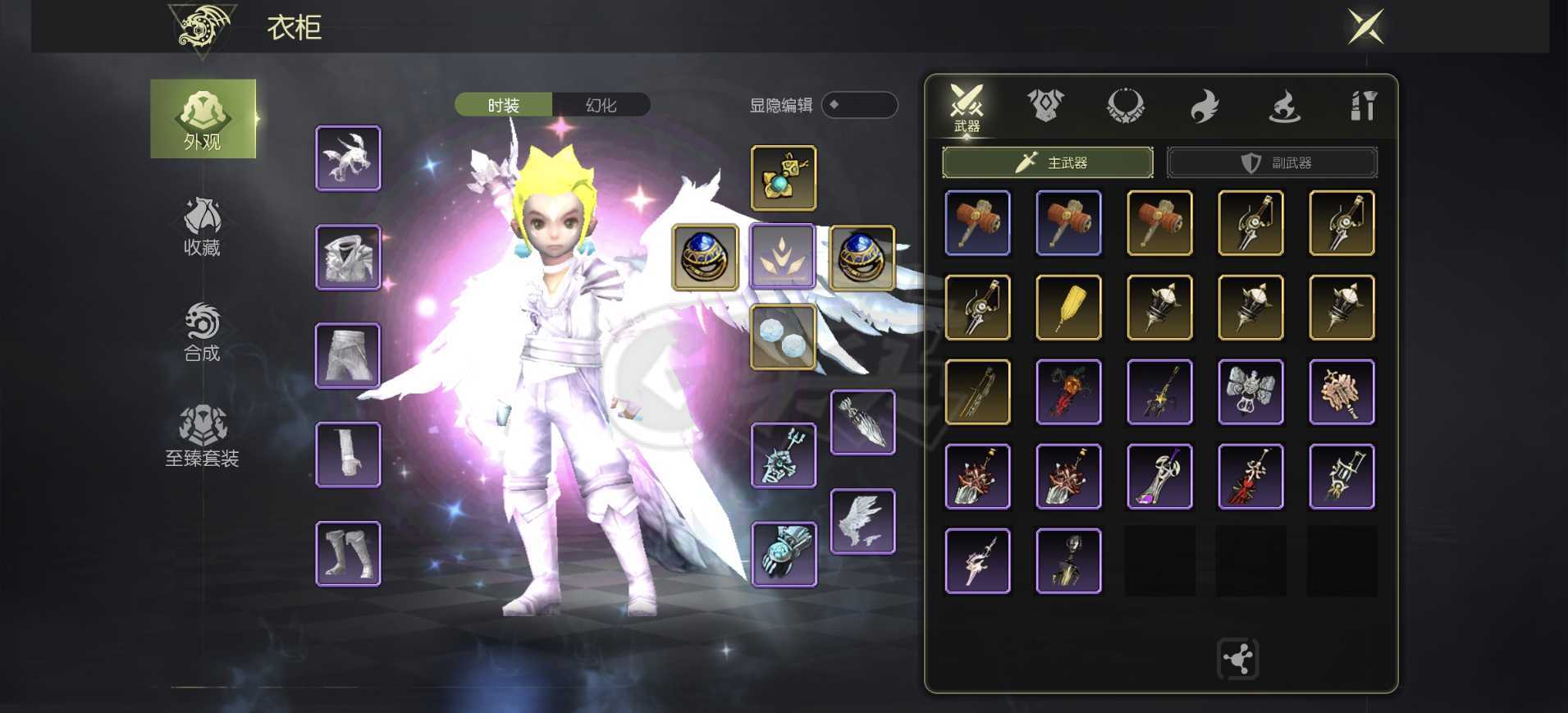Show the necklace accessory category
The width and height of the screenshot is (1568, 713).
pos(1125,105)
